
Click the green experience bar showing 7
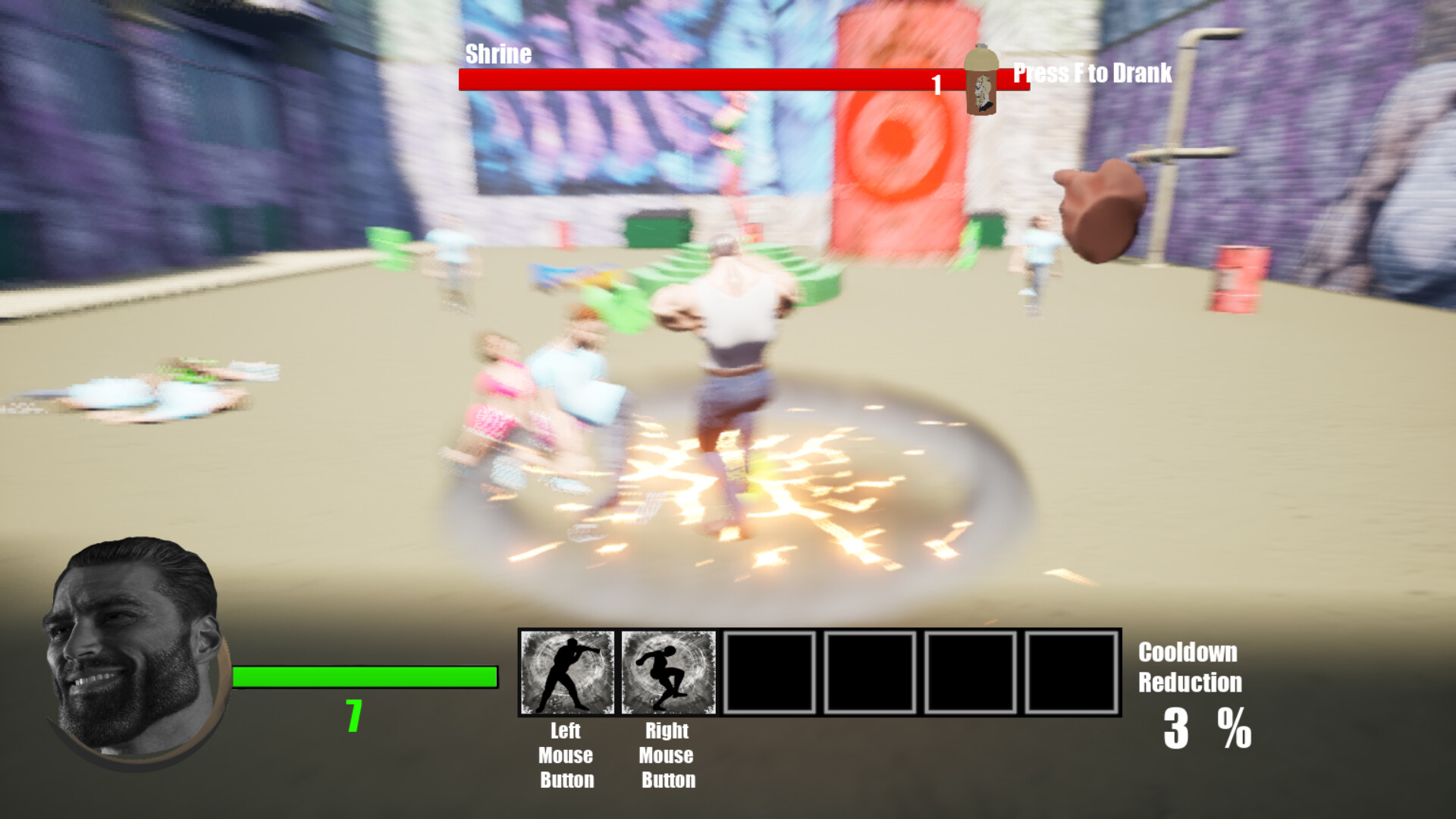tap(364, 675)
